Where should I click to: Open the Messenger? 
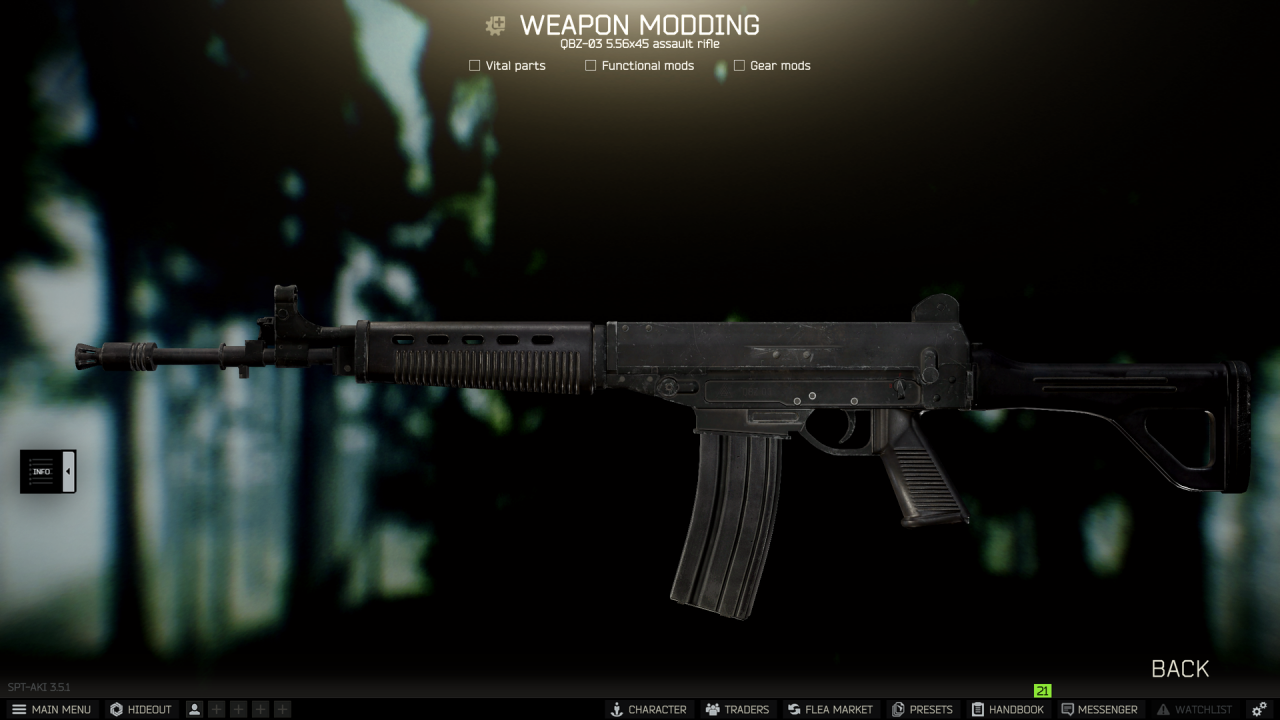click(x=1099, y=709)
